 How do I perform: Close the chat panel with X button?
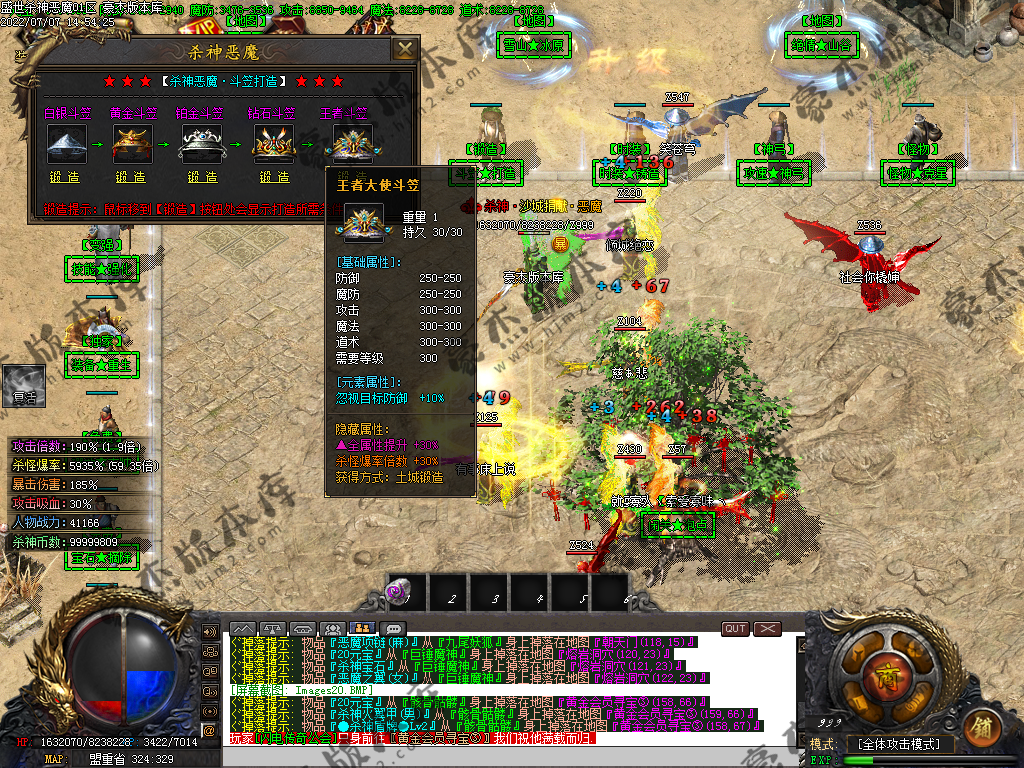tap(767, 629)
